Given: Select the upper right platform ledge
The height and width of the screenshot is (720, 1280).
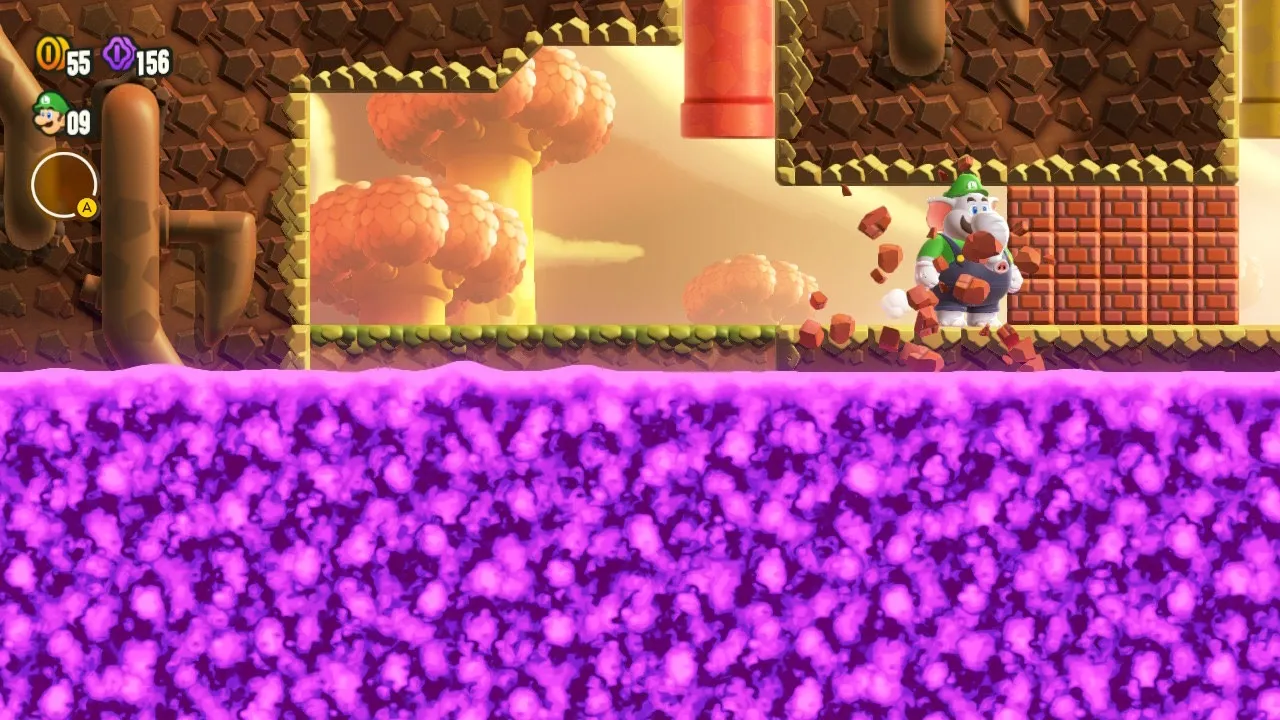Looking at the screenshot, I should [1000, 170].
